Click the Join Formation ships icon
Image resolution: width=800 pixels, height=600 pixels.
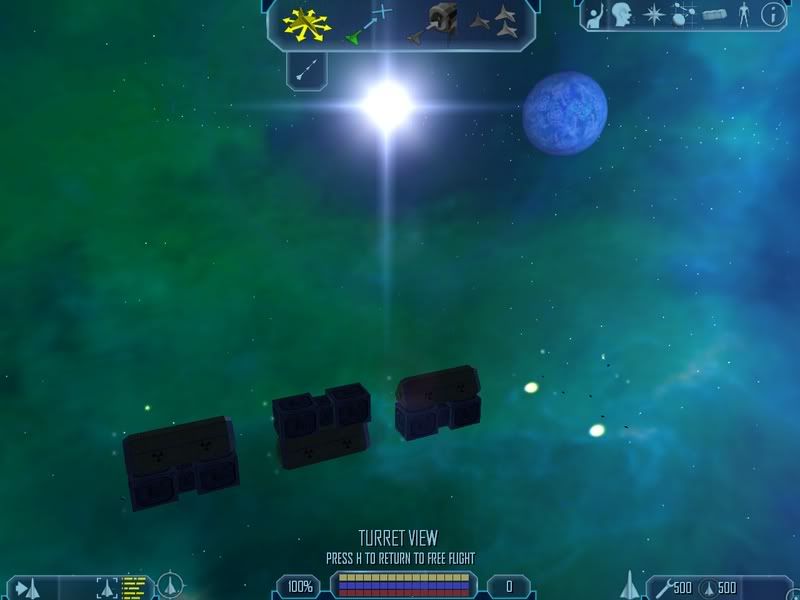click(x=495, y=23)
